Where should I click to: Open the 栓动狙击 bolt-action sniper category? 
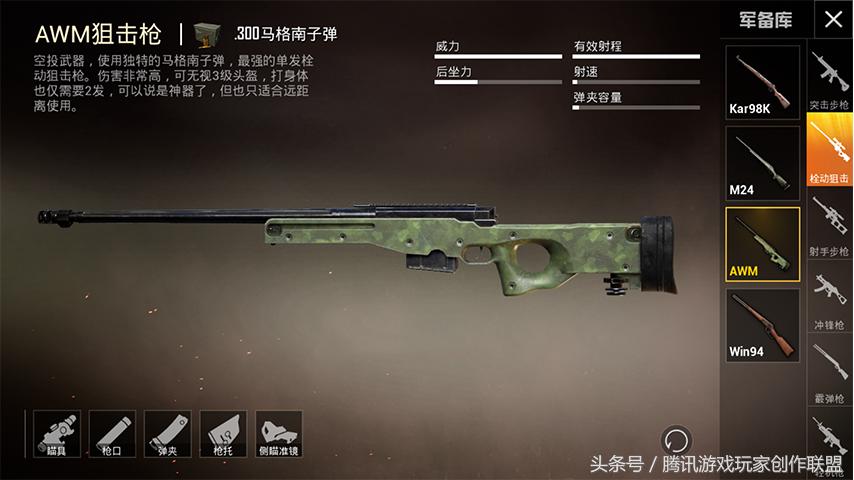(x=829, y=152)
